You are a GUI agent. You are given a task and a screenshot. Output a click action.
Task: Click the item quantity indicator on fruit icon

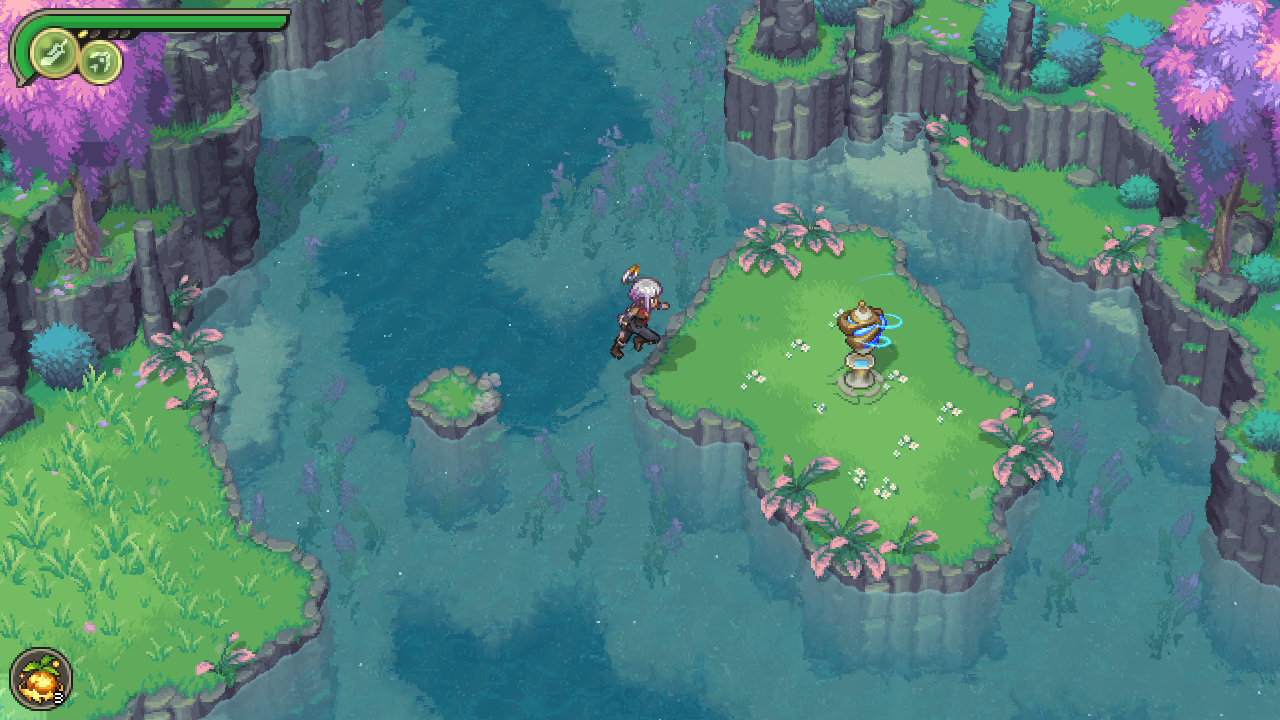pos(58,697)
